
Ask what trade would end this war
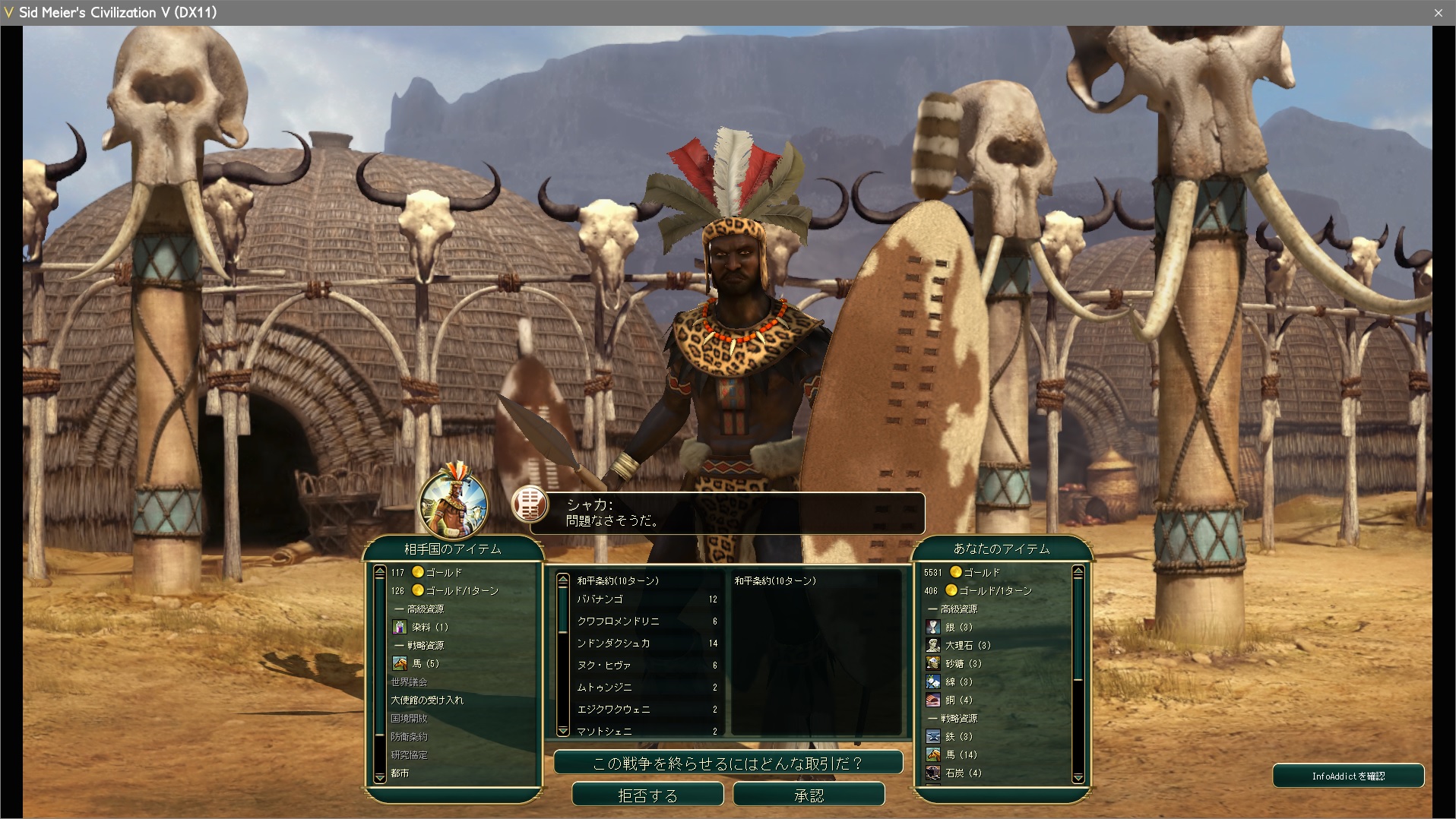pyautogui.click(x=727, y=763)
